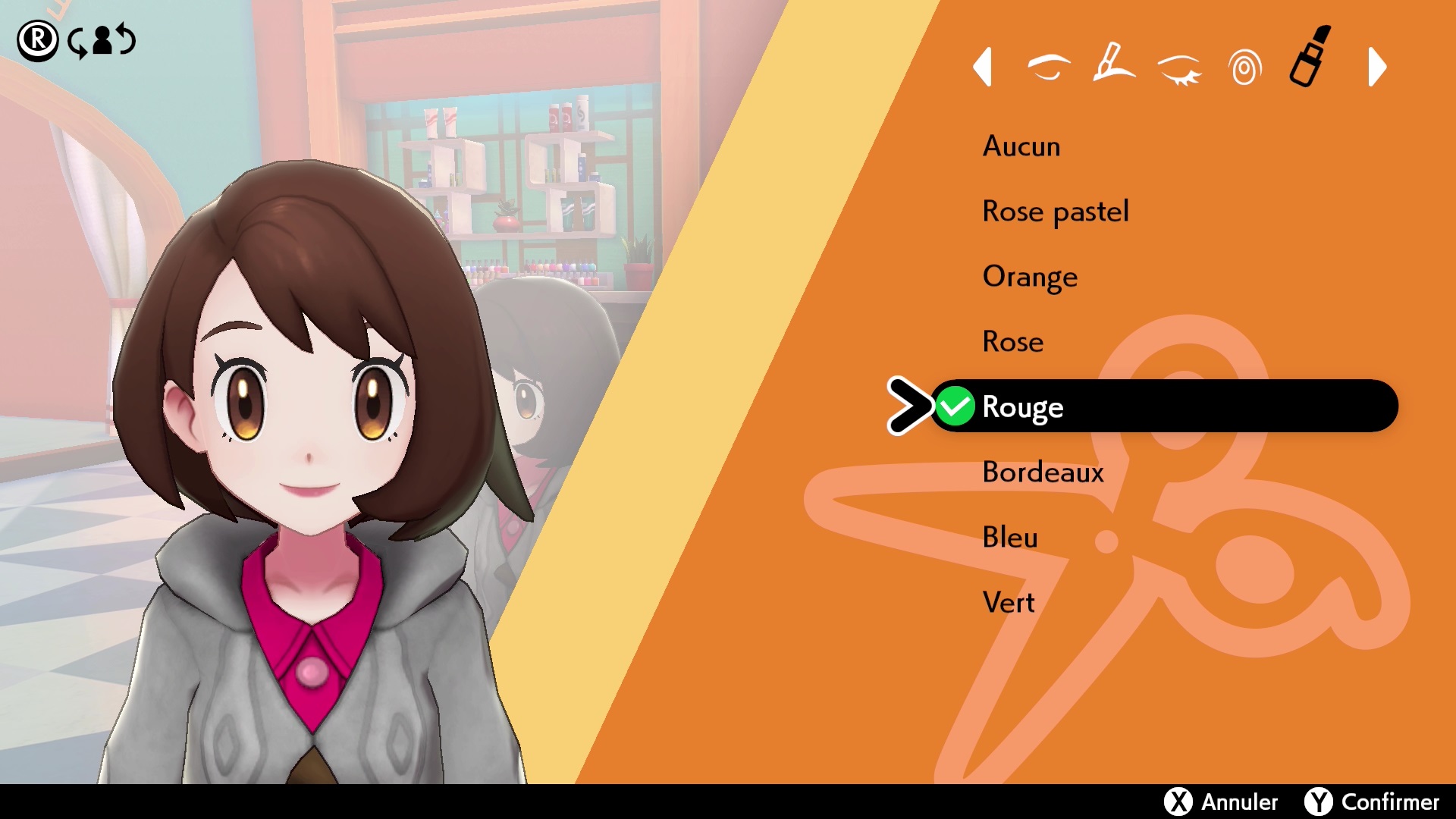This screenshot has width=1456, height=819.
Task: Go to previous category with left arrow
Action: (x=983, y=67)
